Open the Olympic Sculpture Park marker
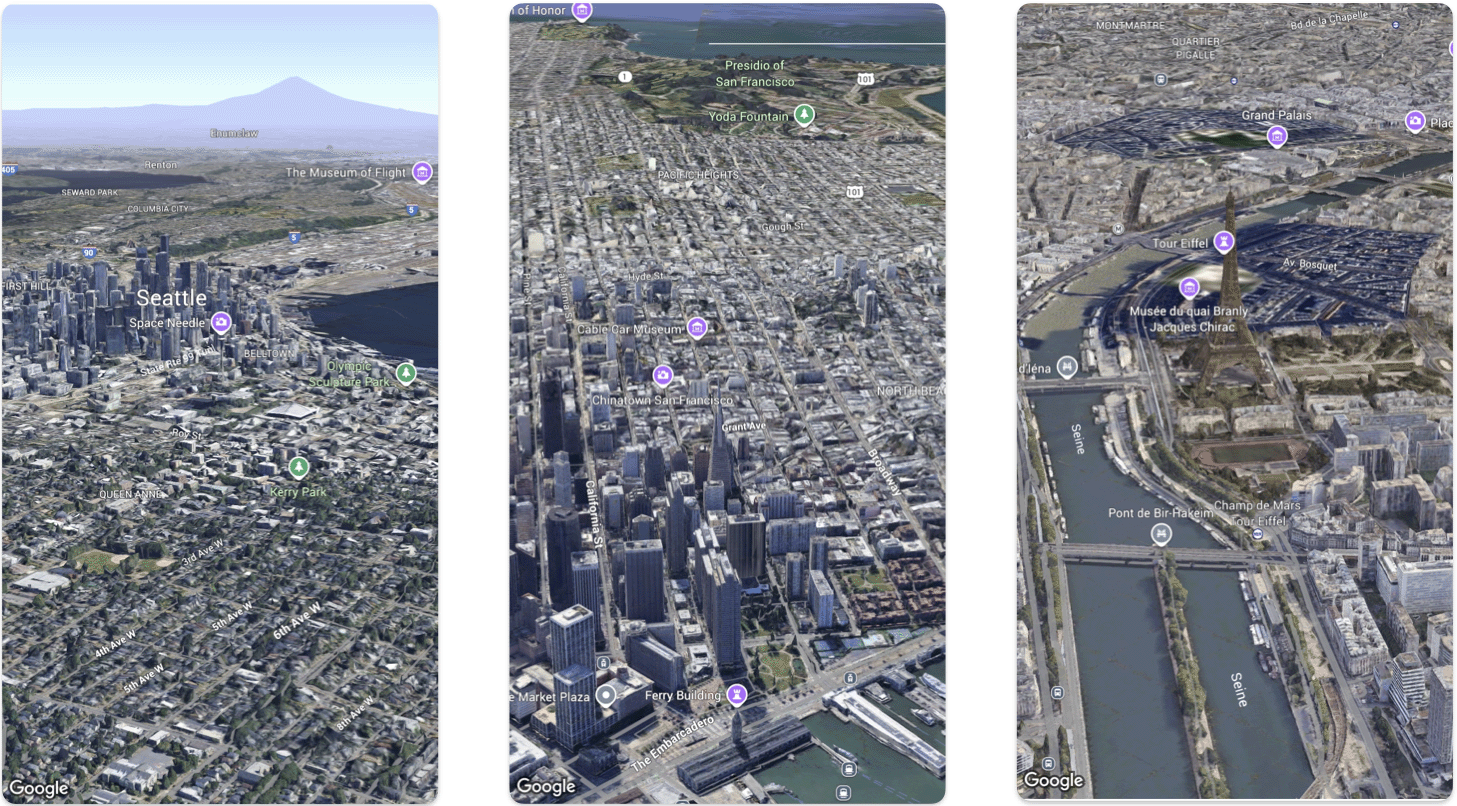Viewport: 1457px width, 806px height. (x=406, y=372)
